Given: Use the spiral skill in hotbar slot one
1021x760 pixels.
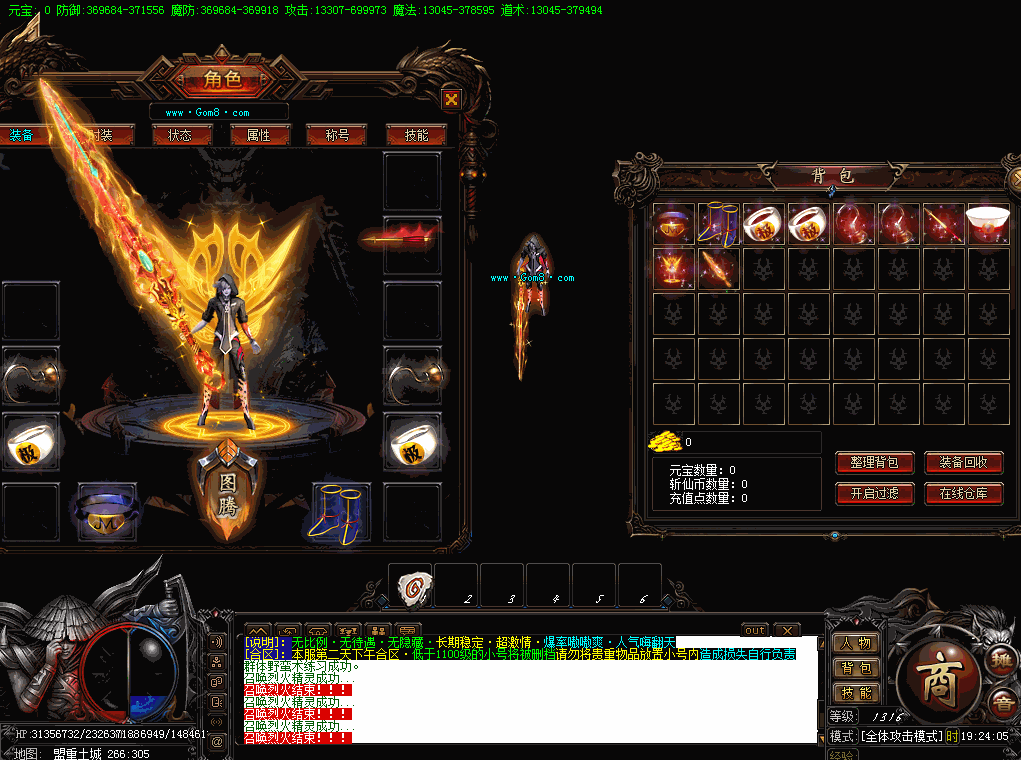Looking at the screenshot, I should click(411, 587).
